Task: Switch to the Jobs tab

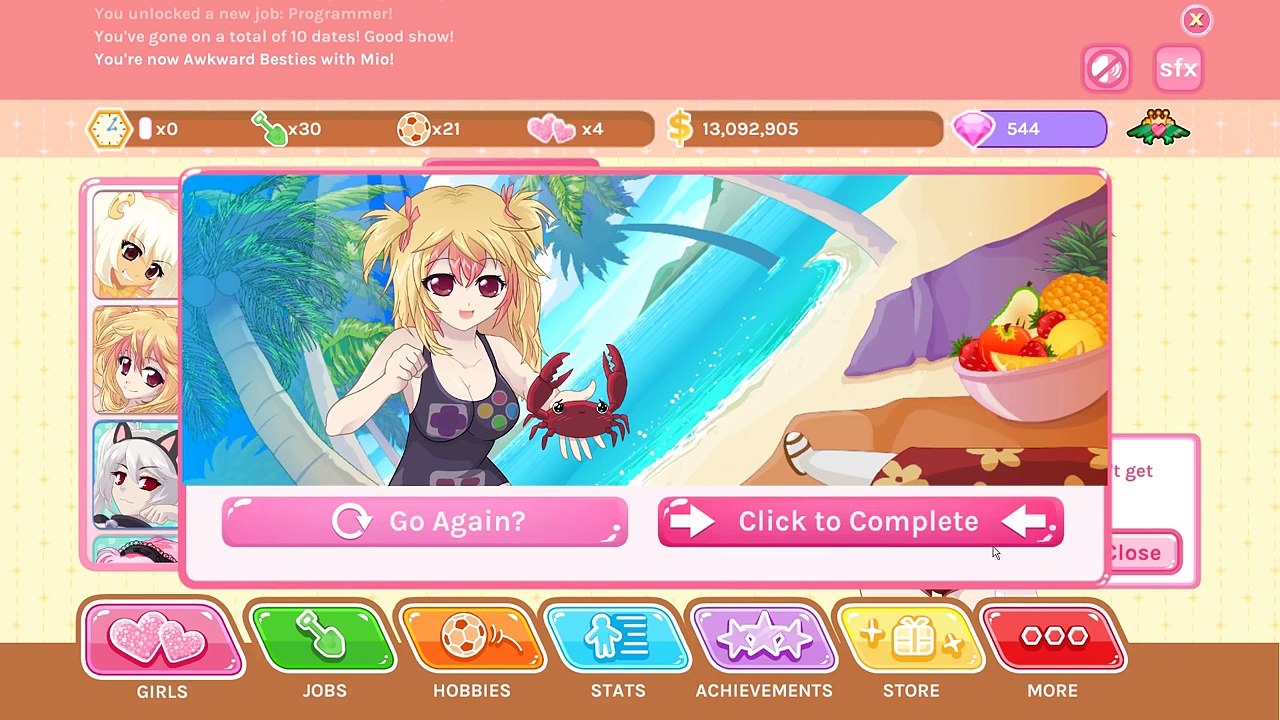Action: click(x=324, y=640)
